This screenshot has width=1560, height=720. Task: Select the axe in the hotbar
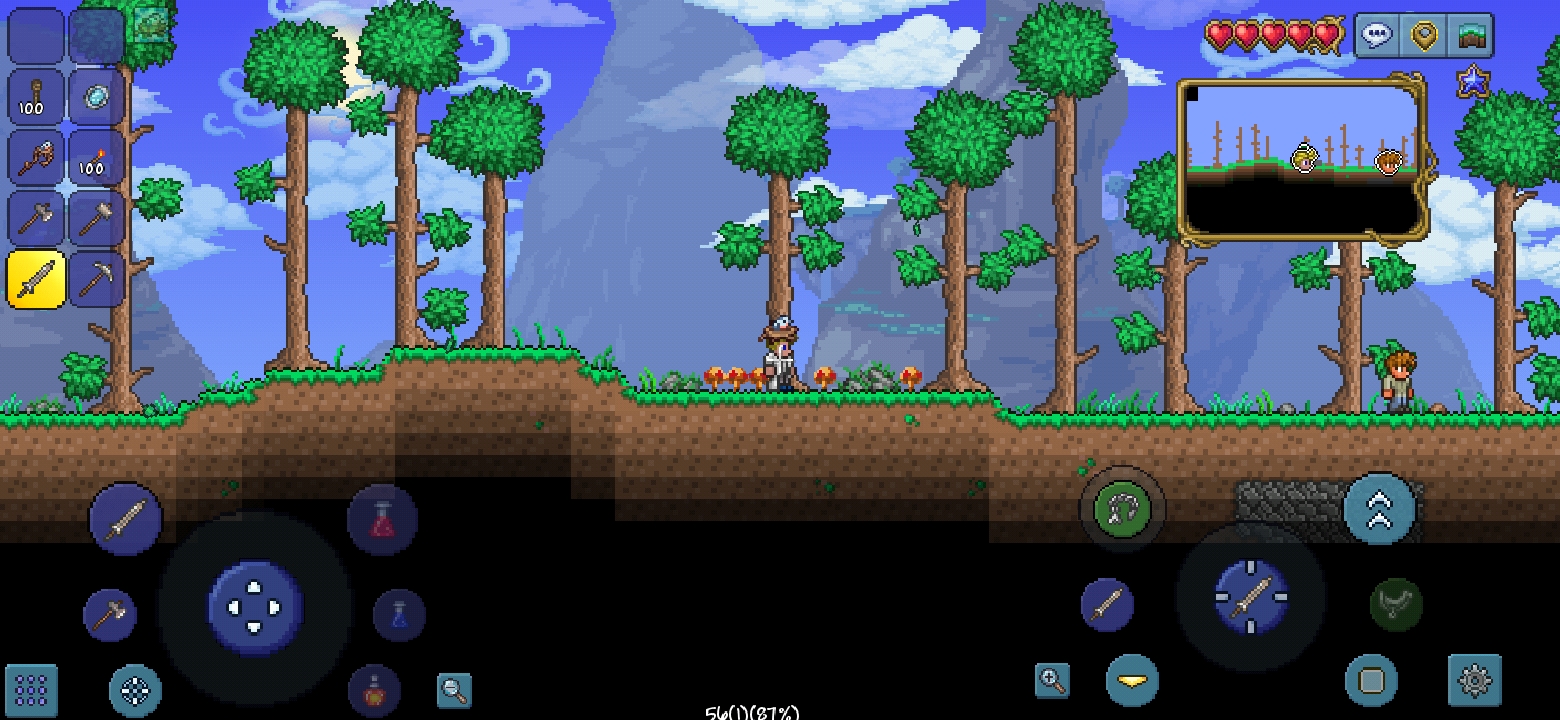click(x=35, y=218)
